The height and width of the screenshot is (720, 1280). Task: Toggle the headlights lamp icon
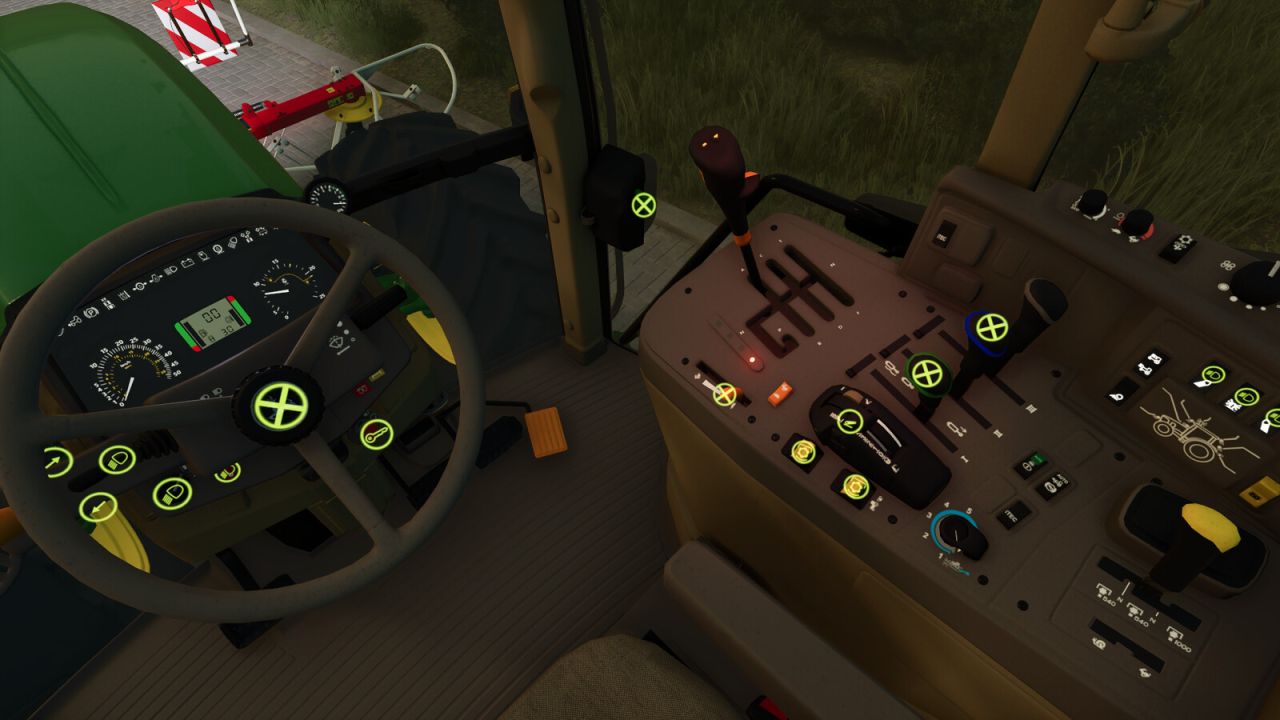[x=116, y=460]
